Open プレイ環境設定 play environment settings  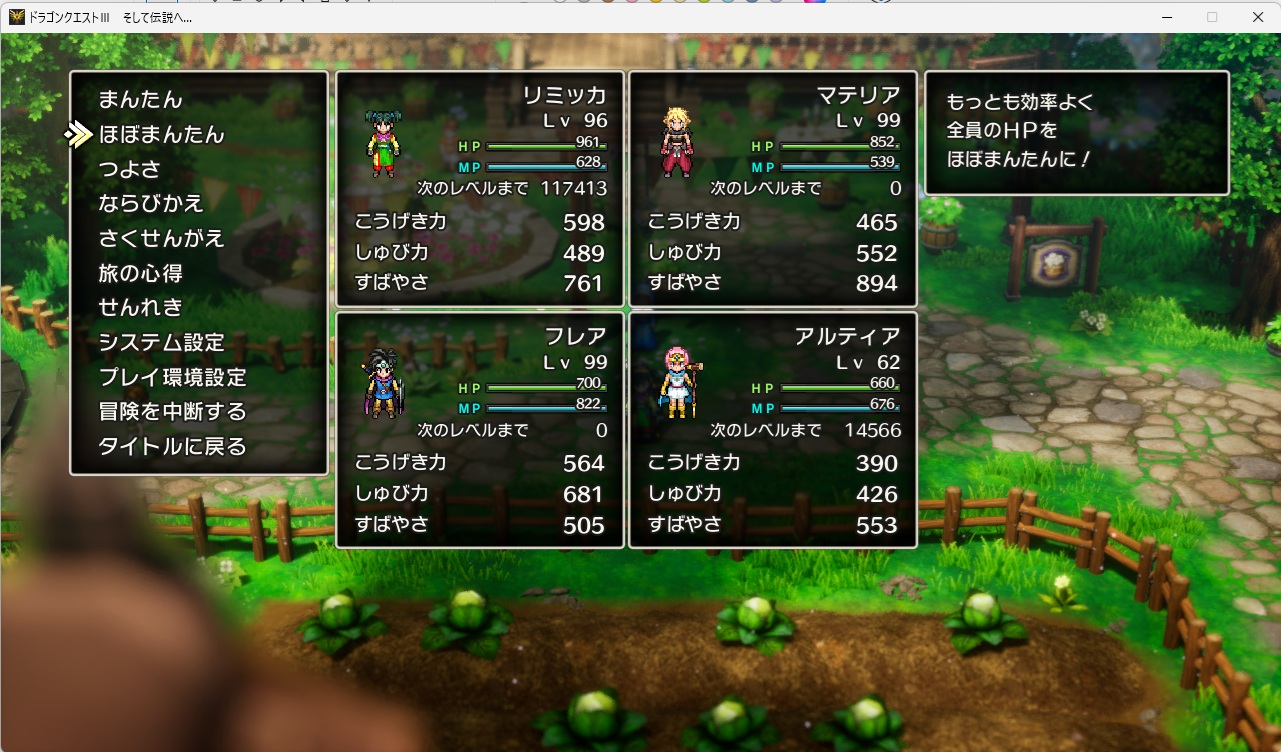click(174, 376)
